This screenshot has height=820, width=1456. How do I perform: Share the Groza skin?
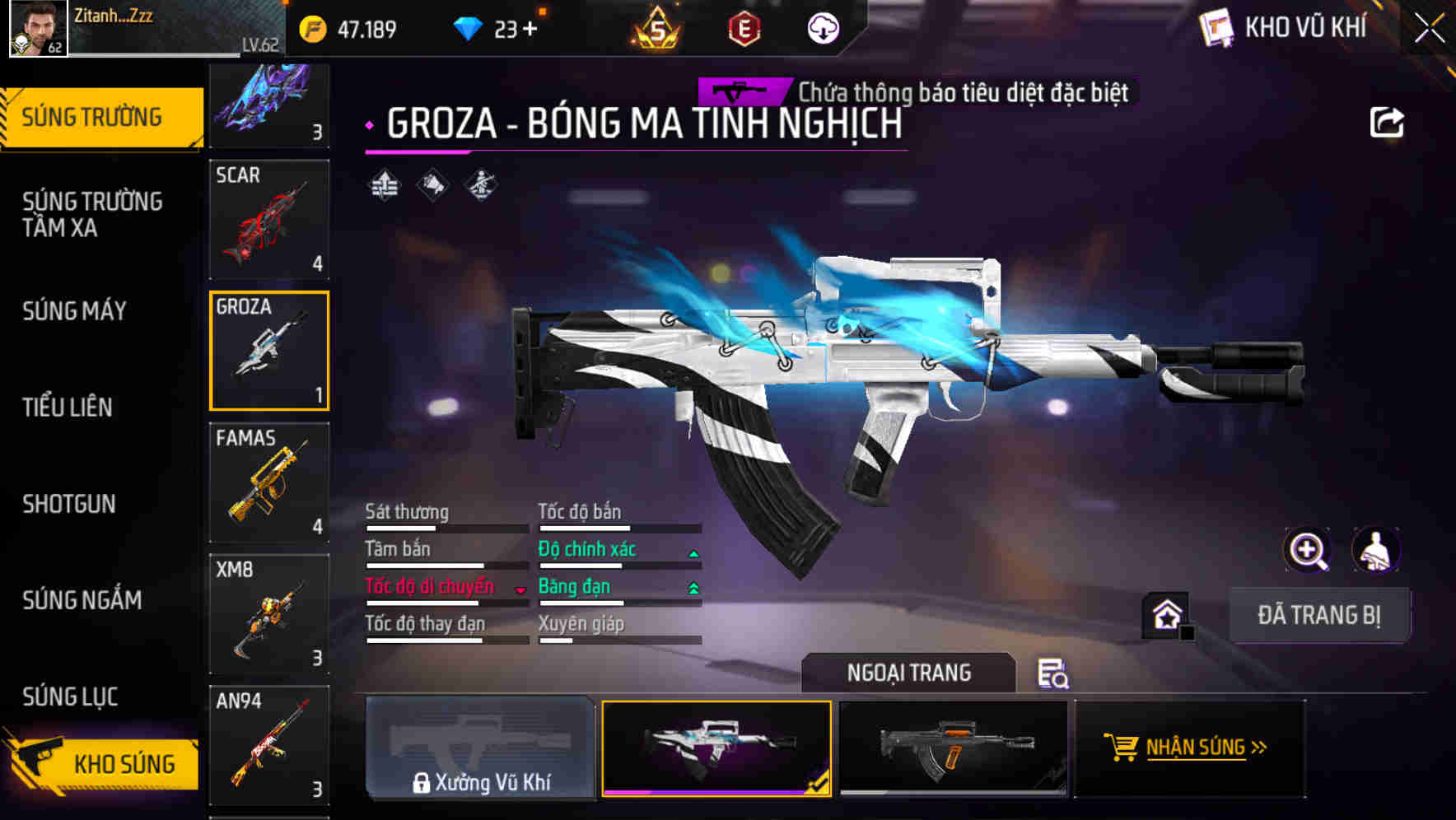click(x=1386, y=123)
